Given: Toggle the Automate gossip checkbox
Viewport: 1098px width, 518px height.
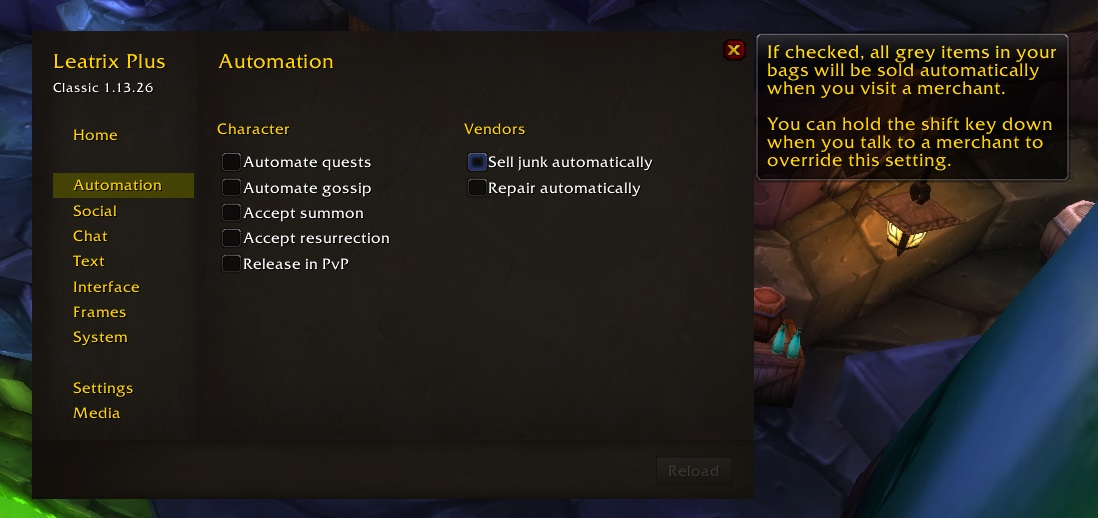Looking at the screenshot, I should [x=232, y=188].
